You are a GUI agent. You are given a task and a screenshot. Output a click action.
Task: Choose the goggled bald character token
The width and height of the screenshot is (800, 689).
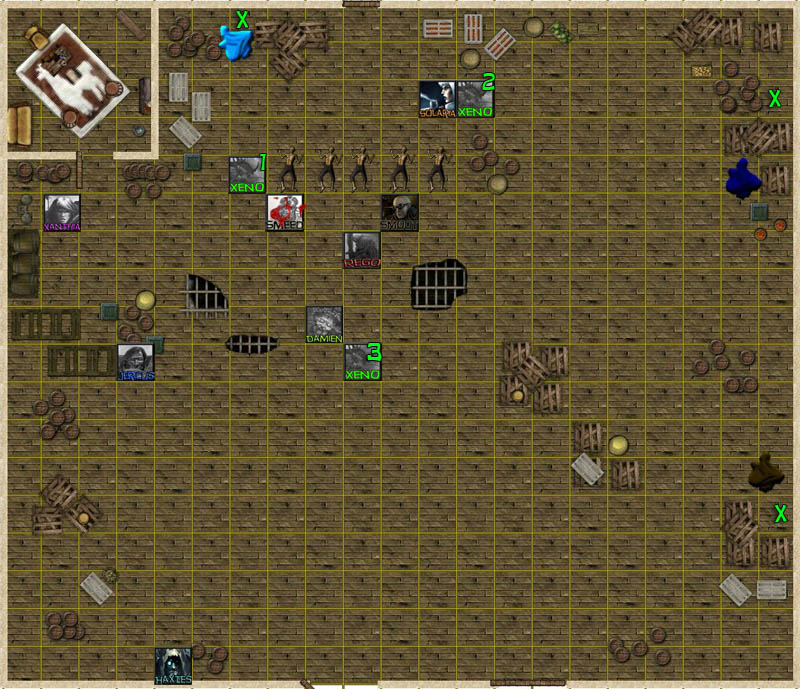[x=399, y=212]
